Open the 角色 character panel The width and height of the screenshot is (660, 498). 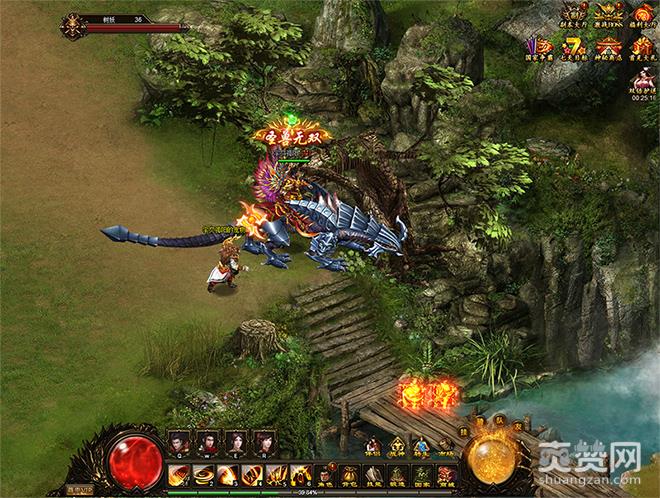point(325,474)
